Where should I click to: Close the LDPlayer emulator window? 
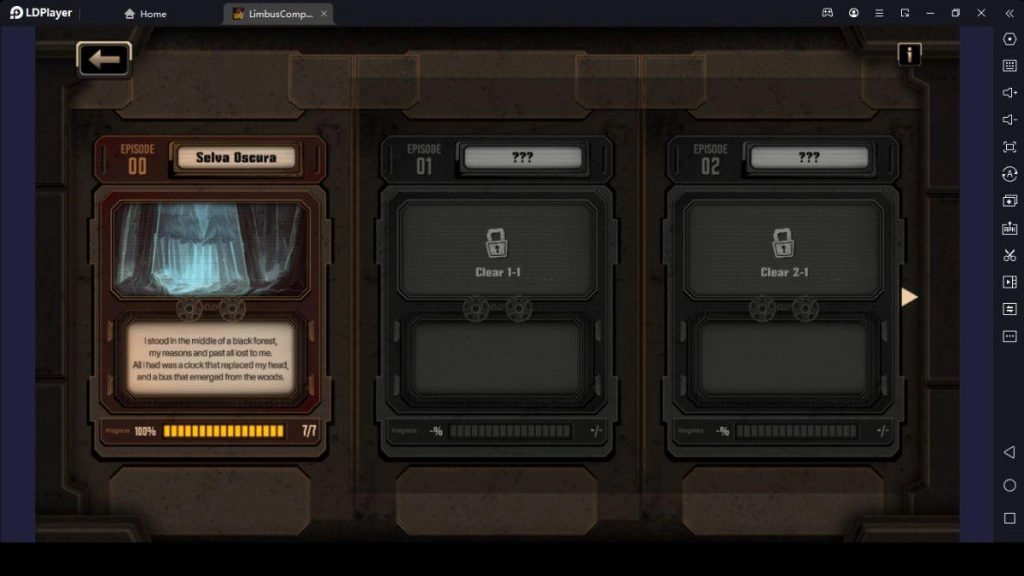[x=981, y=13]
